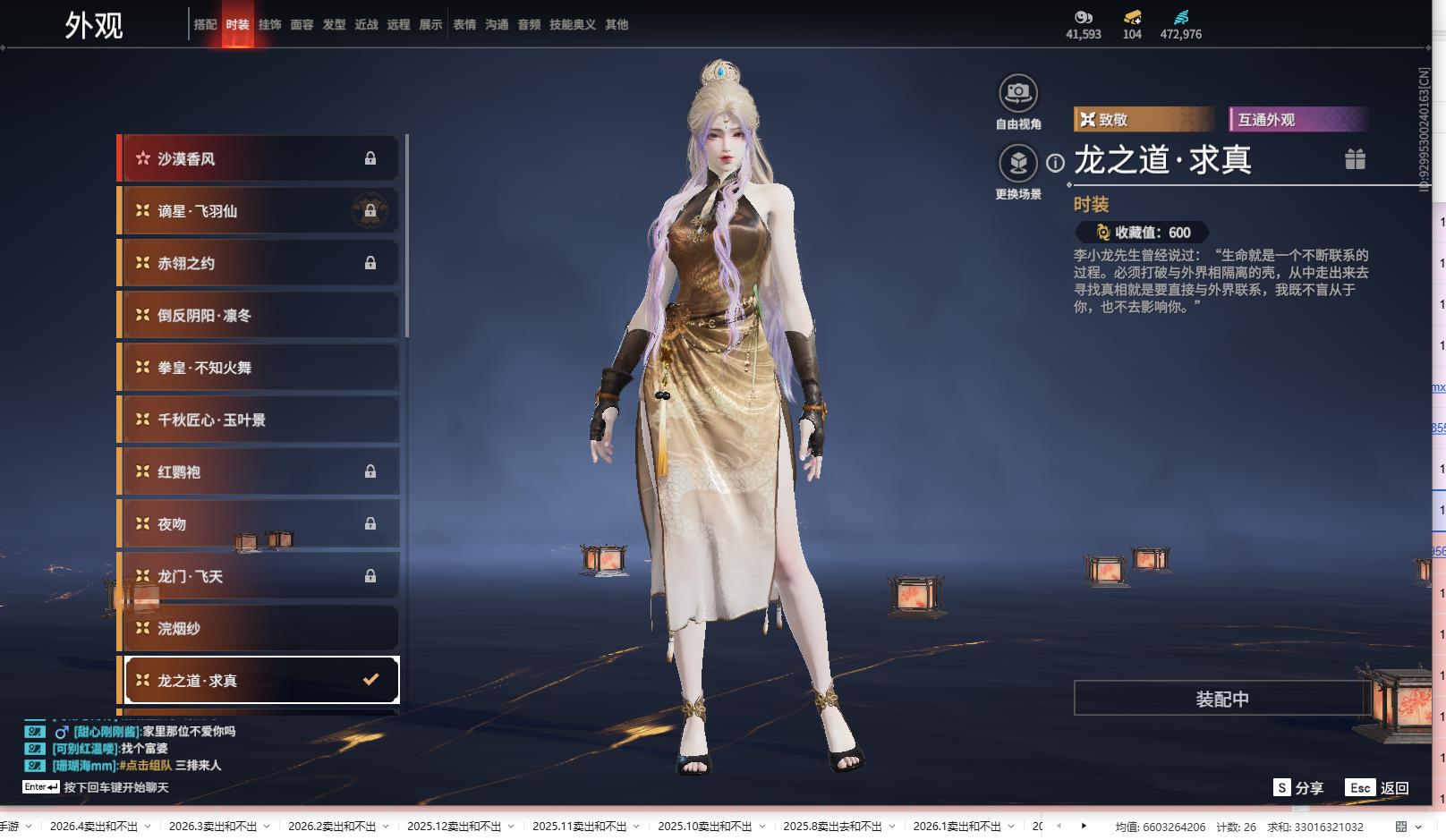1446x840 pixels.
Task: Open the 挂饰 accessories tab
Action: point(269,25)
